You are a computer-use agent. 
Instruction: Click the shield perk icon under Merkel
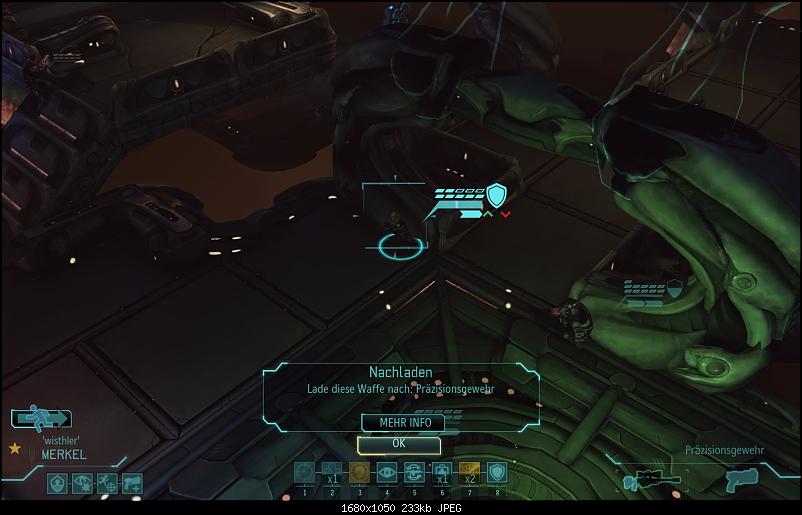pos(57,483)
